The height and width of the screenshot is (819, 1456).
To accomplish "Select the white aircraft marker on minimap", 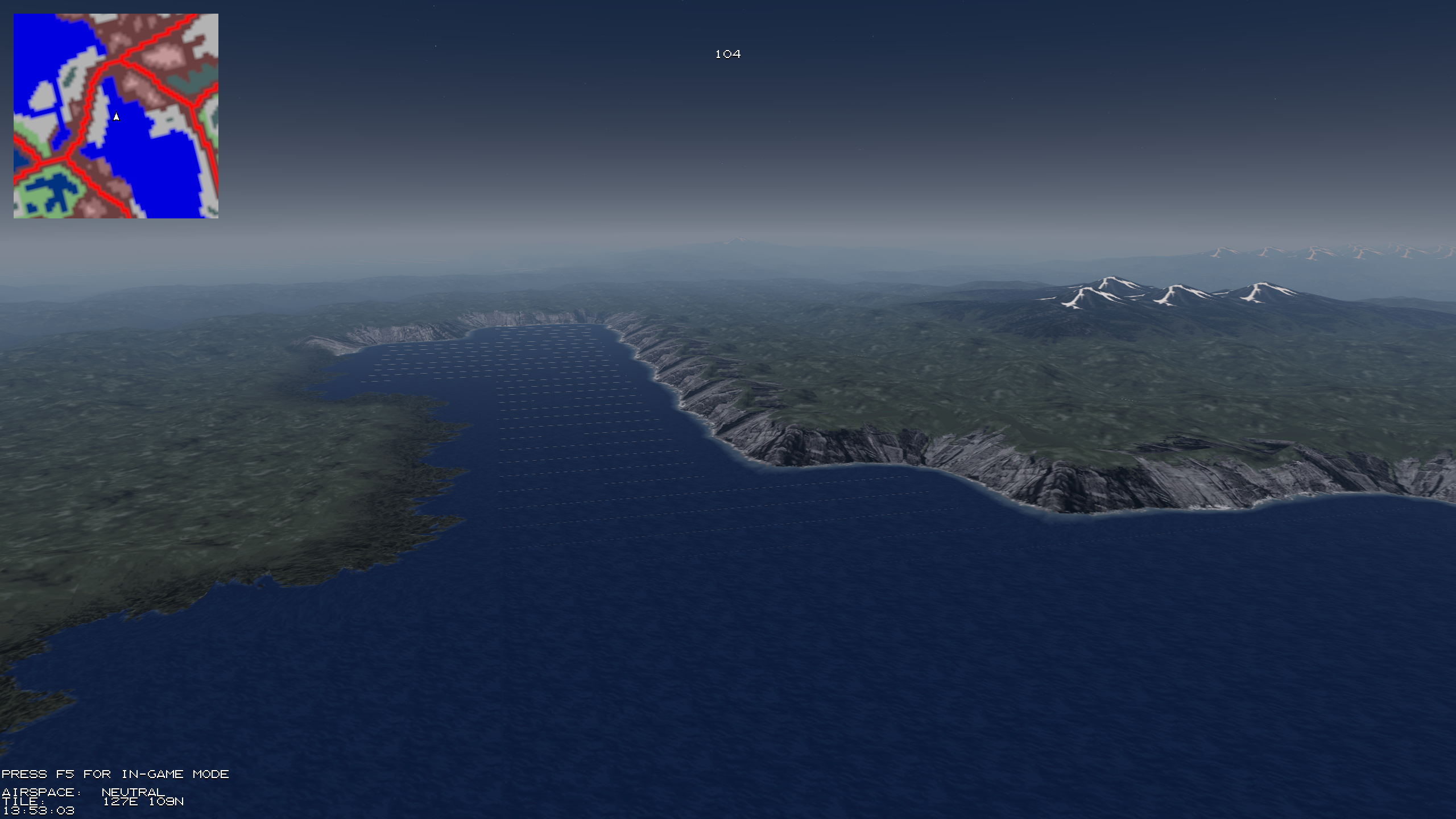I will (x=116, y=117).
